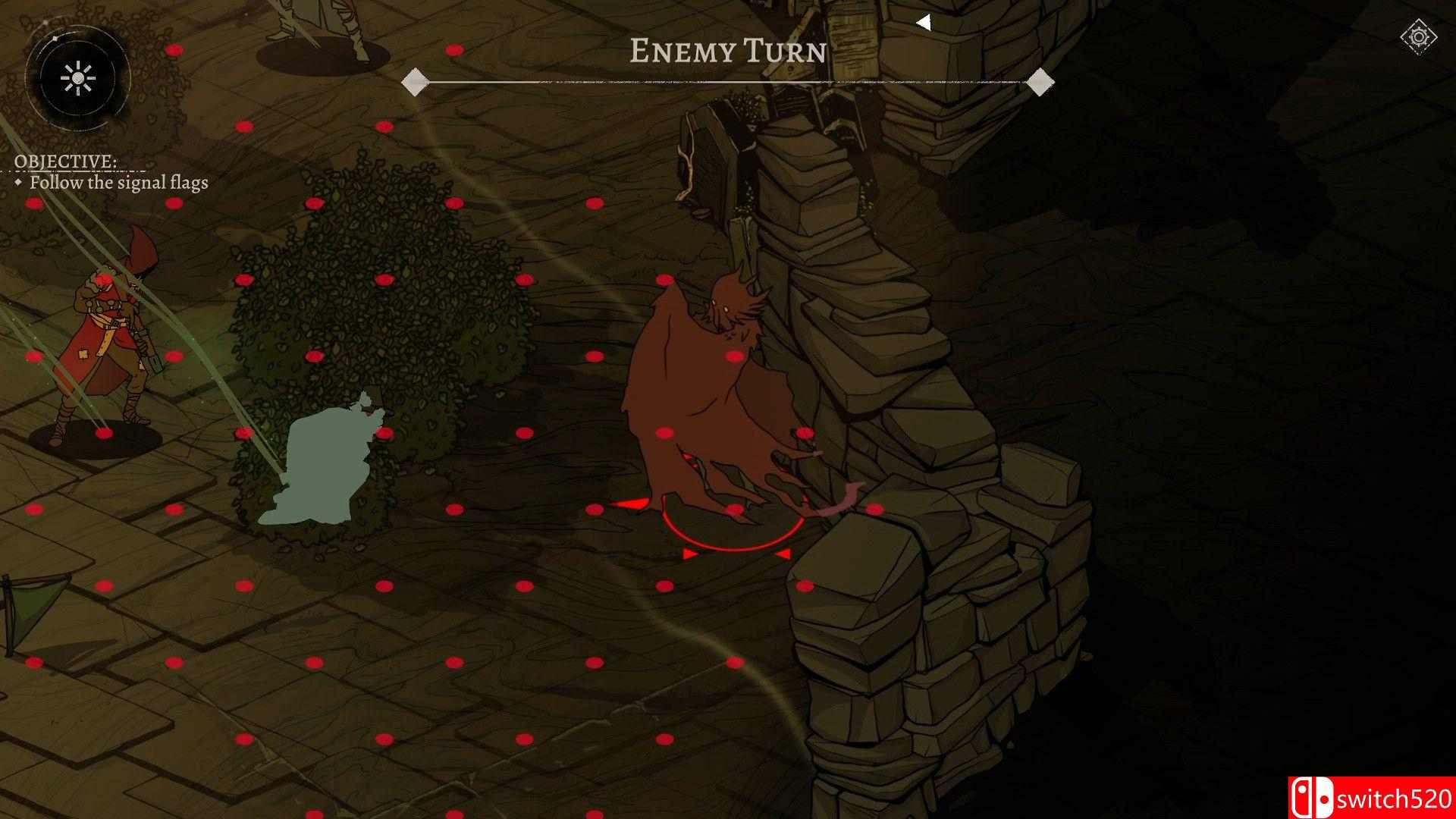Click the sun-shaped turn indicator icon top-left
The width and height of the screenshot is (1456, 819).
tap(78, 77)
